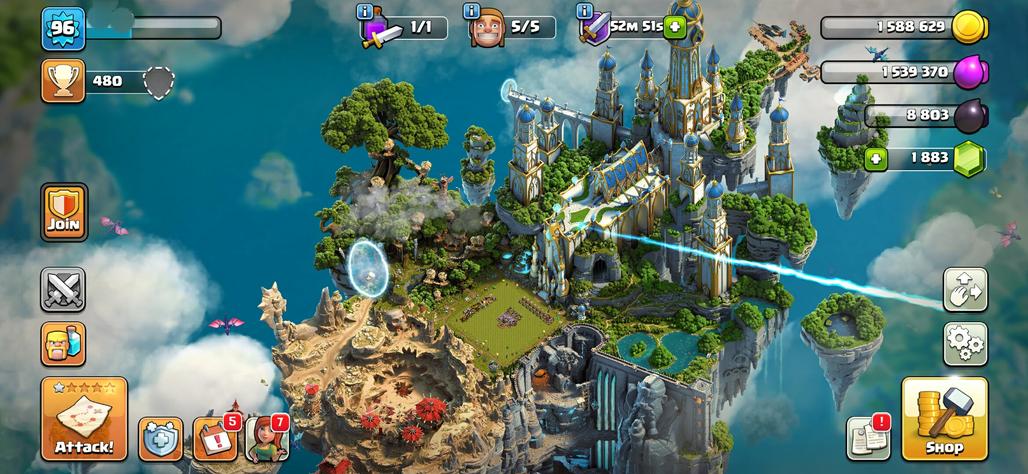
Task: Open the Shop with the hammer and coins
Action: pos(944,418)
